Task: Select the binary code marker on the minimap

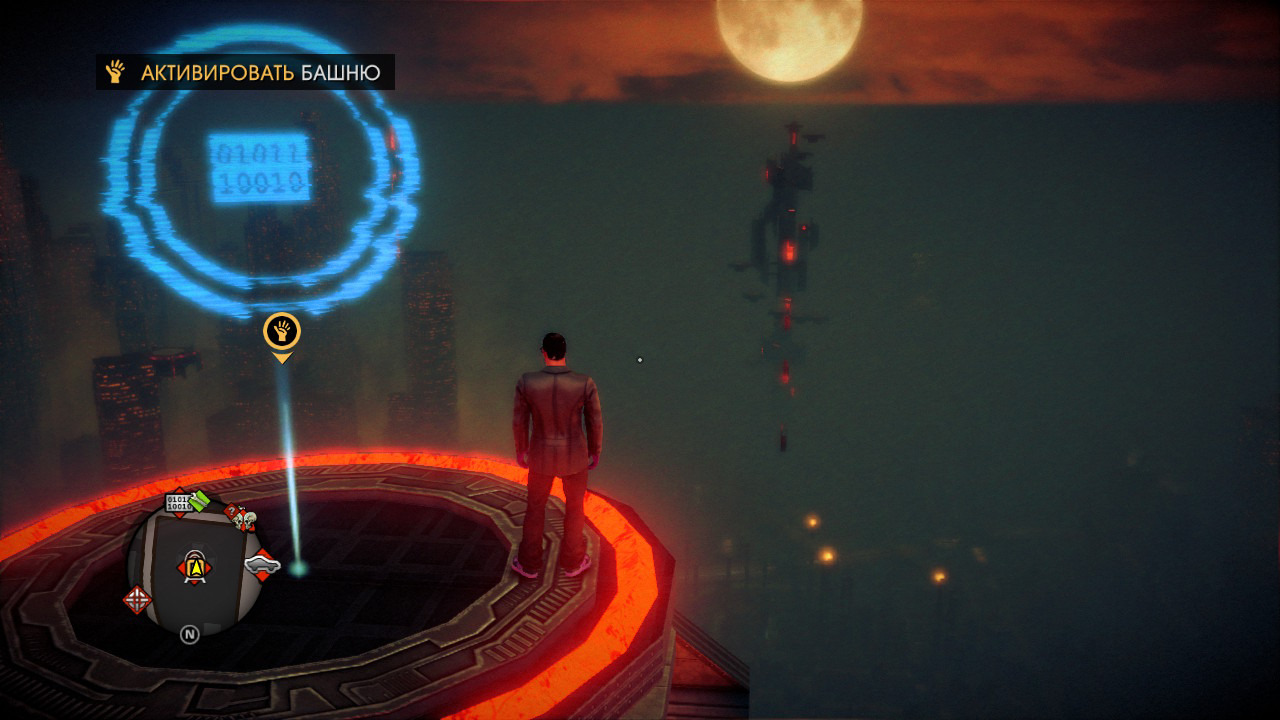Action: [178, 502]
